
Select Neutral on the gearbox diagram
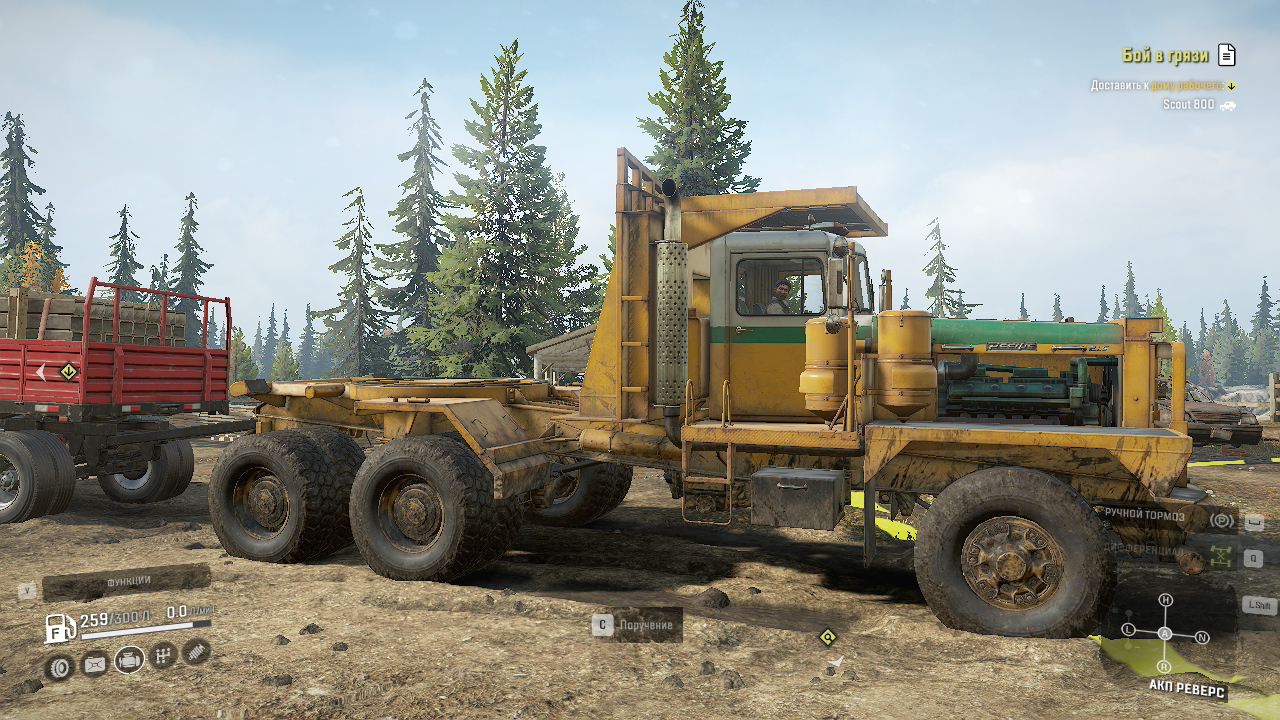pyautogui.click(x=1203, y=637)
